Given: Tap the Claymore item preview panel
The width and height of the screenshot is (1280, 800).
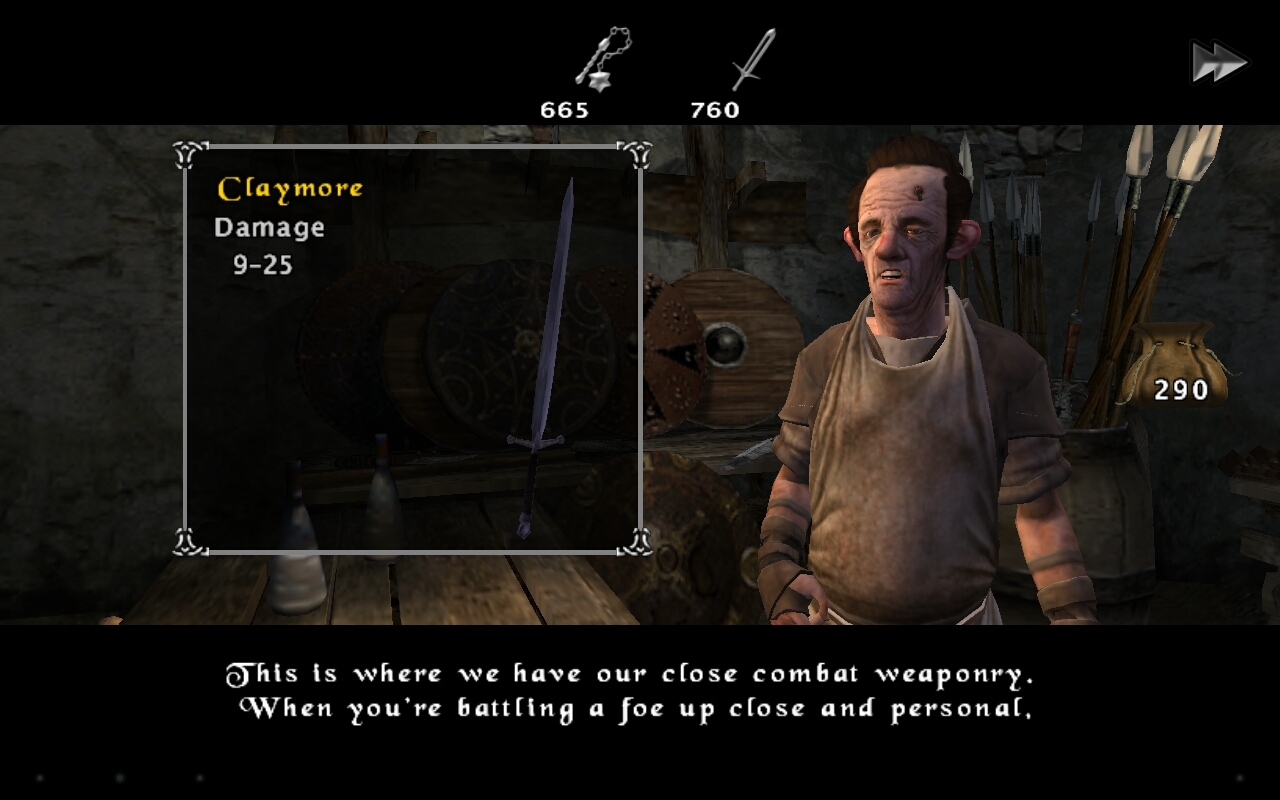Looking at the screenshot, I should coord(412,349).
